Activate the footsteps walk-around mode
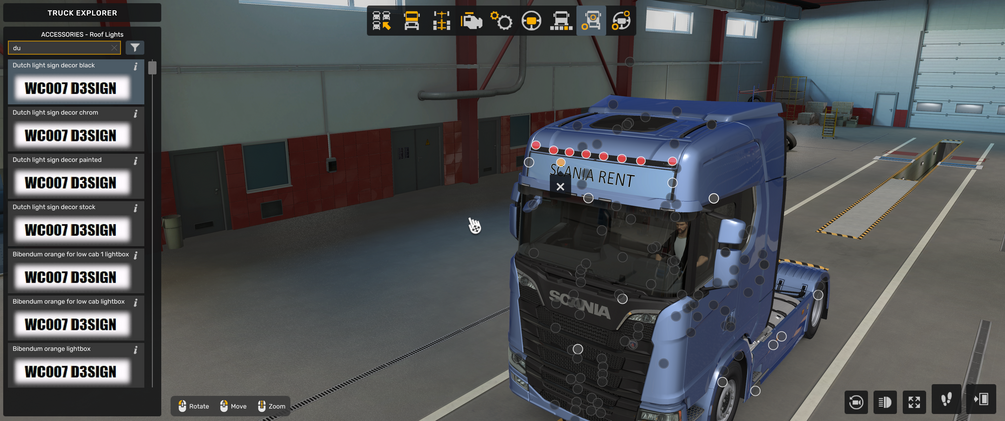 pyautogui.click(x=946, y=400)
